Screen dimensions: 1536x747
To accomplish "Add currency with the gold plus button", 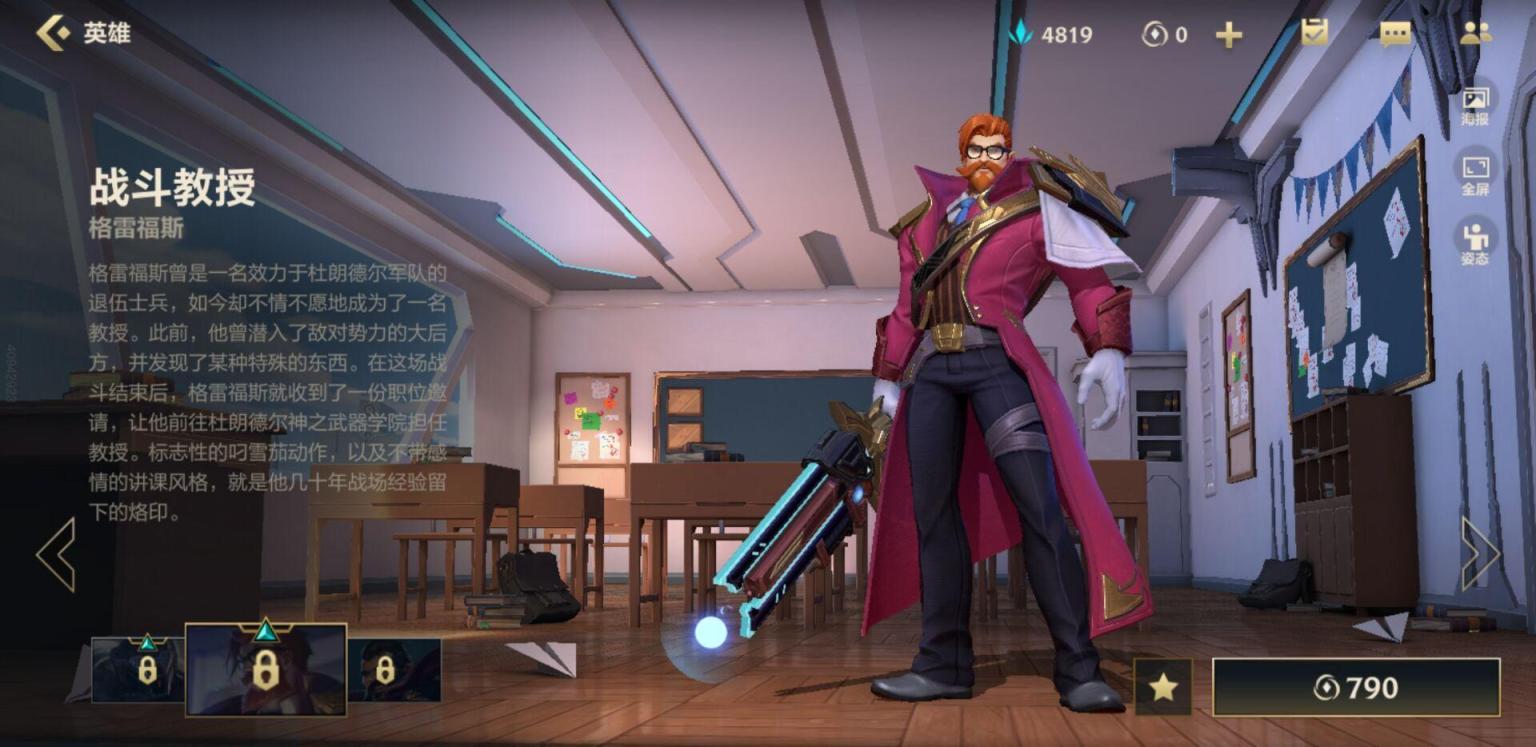I will [x=1228, y=35].
